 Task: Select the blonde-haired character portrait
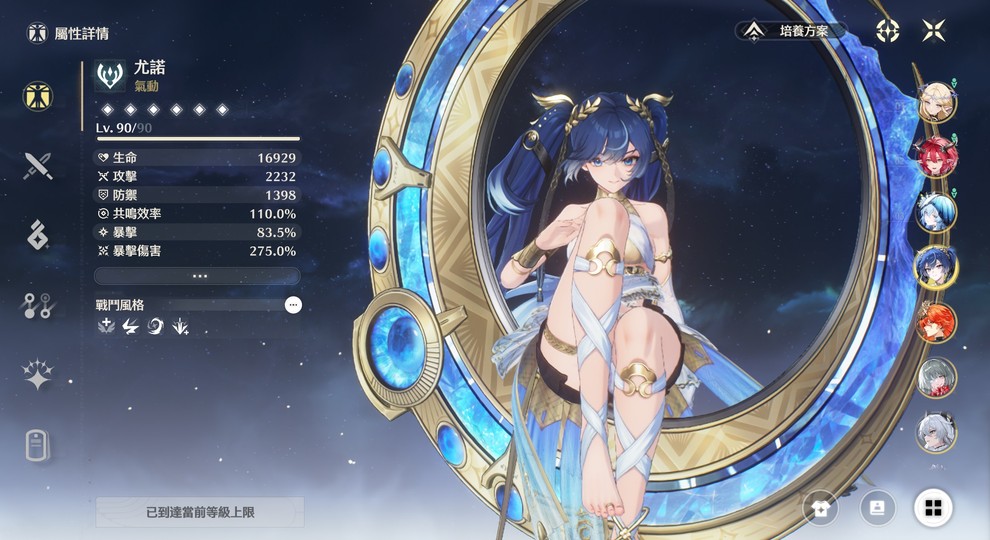[937, 101]
